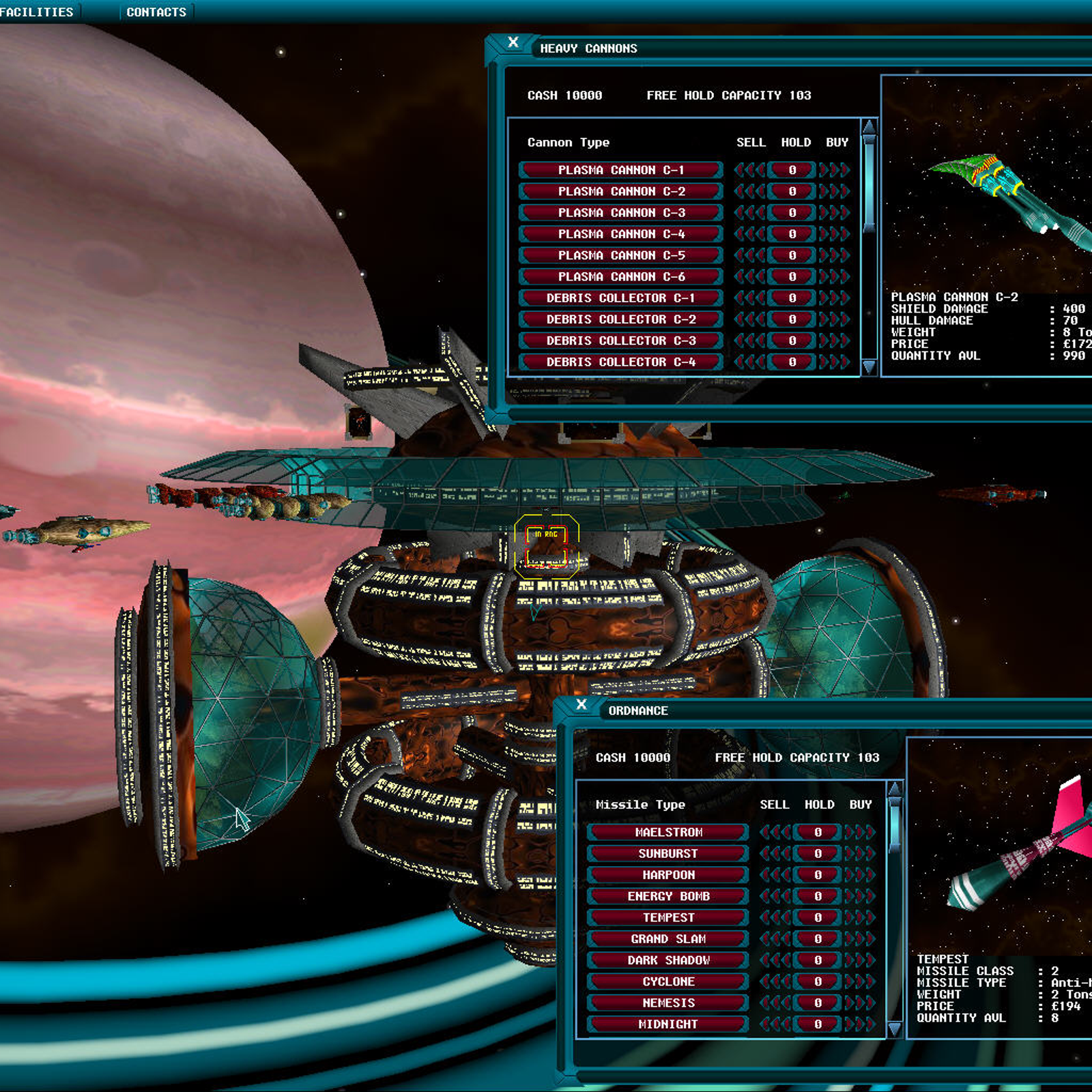Click the cannon list scroll-down arrow
The image size is (1092, 1092).
(x=869, y=367)
